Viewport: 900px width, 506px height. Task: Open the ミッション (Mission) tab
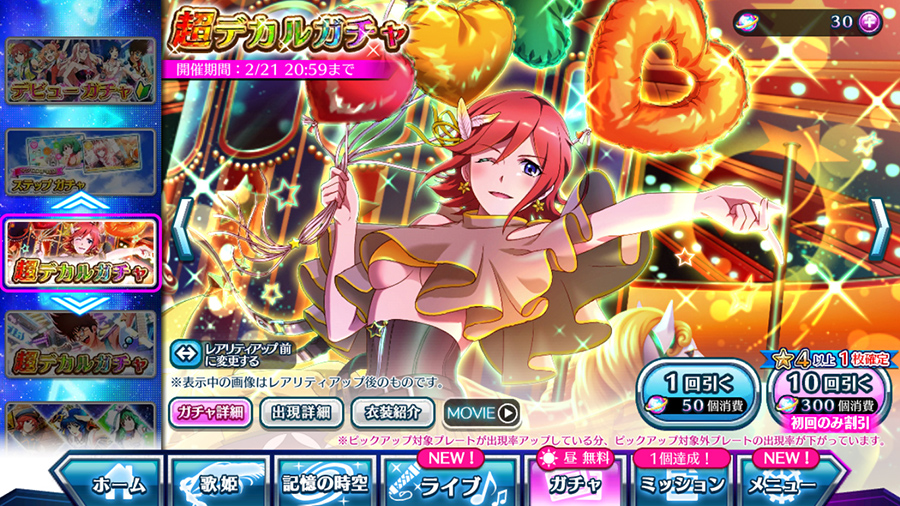[683, 483]
